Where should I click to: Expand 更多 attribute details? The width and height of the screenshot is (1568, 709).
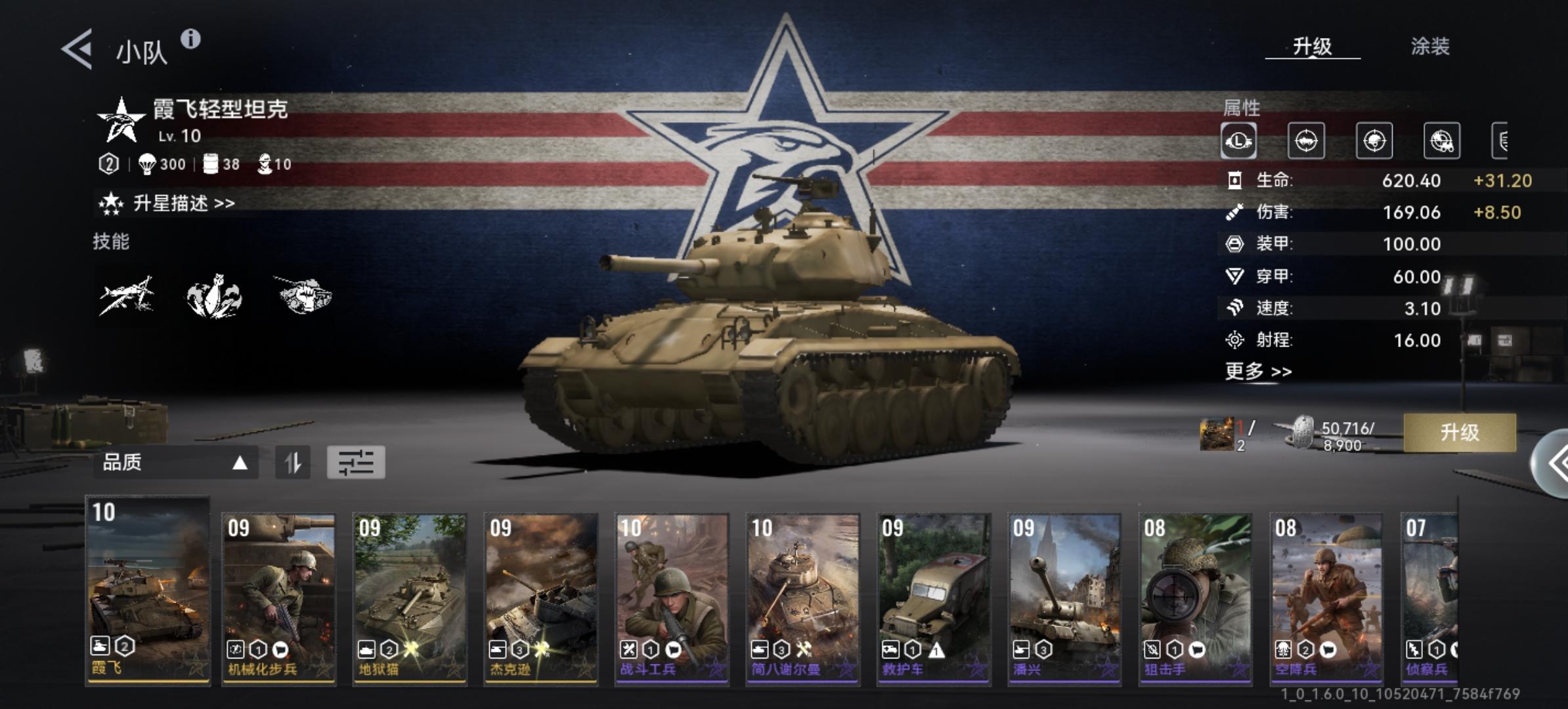click(x=1257, y=372)
